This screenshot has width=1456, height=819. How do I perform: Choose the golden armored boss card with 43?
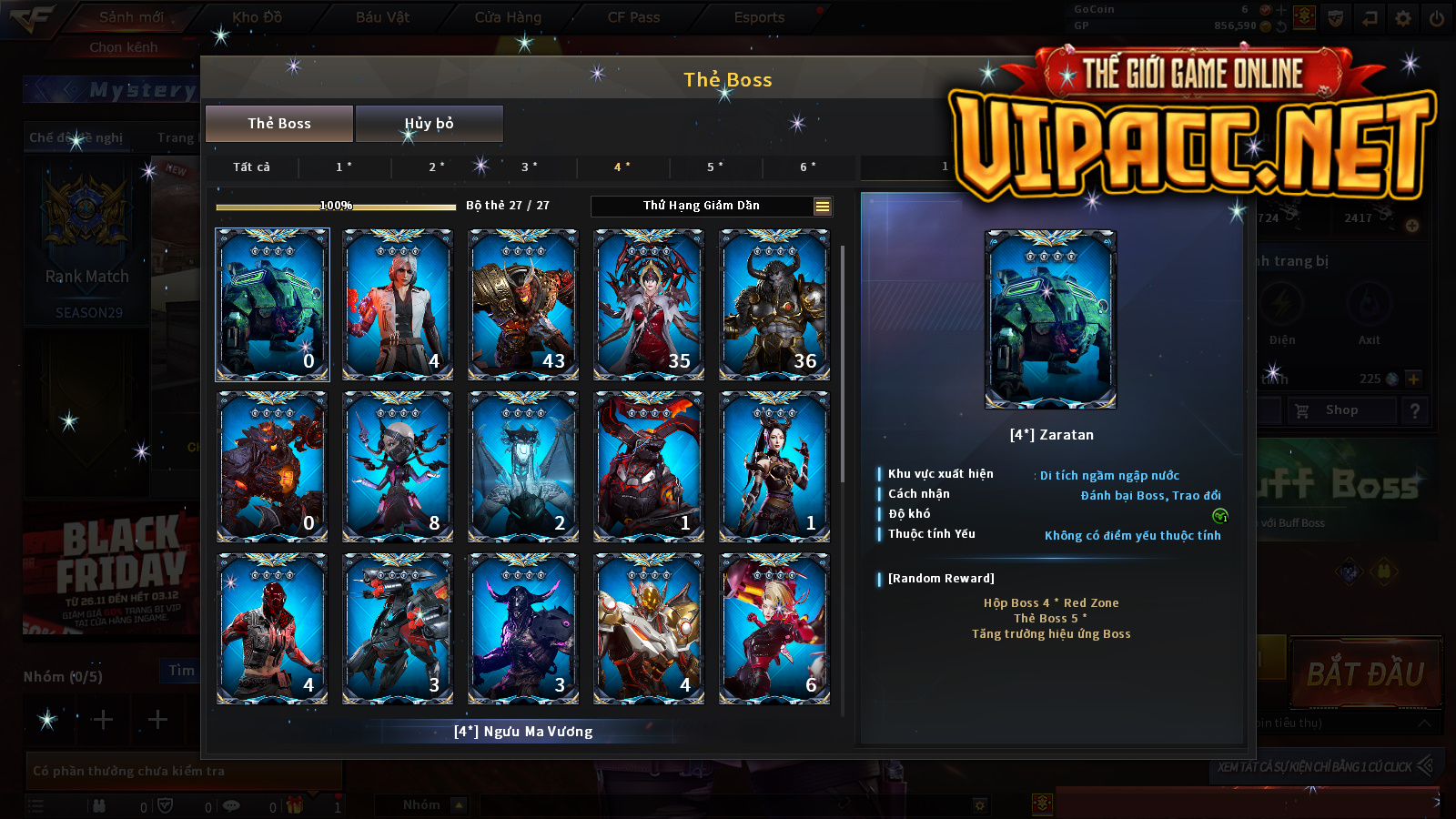point(523,304)
